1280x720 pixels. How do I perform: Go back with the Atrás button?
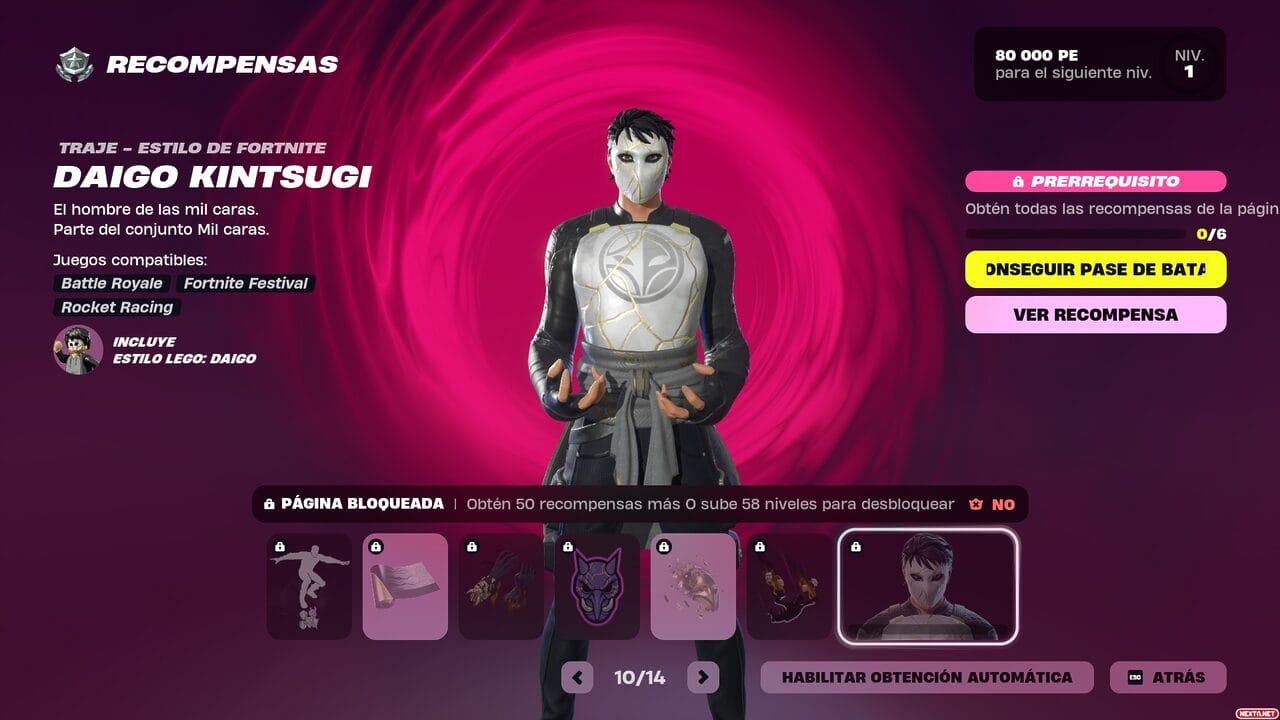[1167, 677]
